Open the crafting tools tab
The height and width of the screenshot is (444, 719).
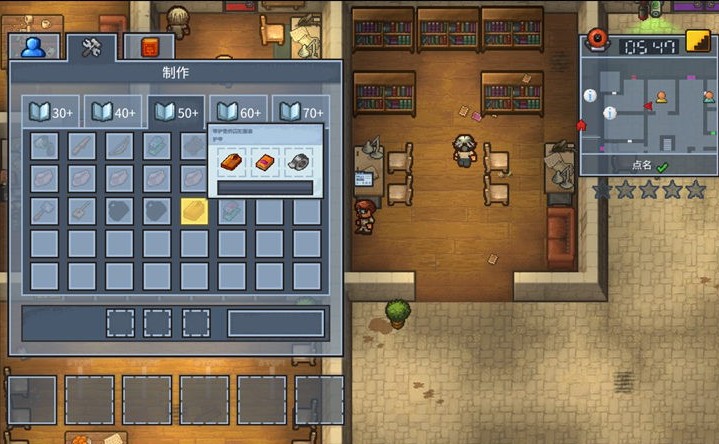pyautogui.click(x=92, y=47)
